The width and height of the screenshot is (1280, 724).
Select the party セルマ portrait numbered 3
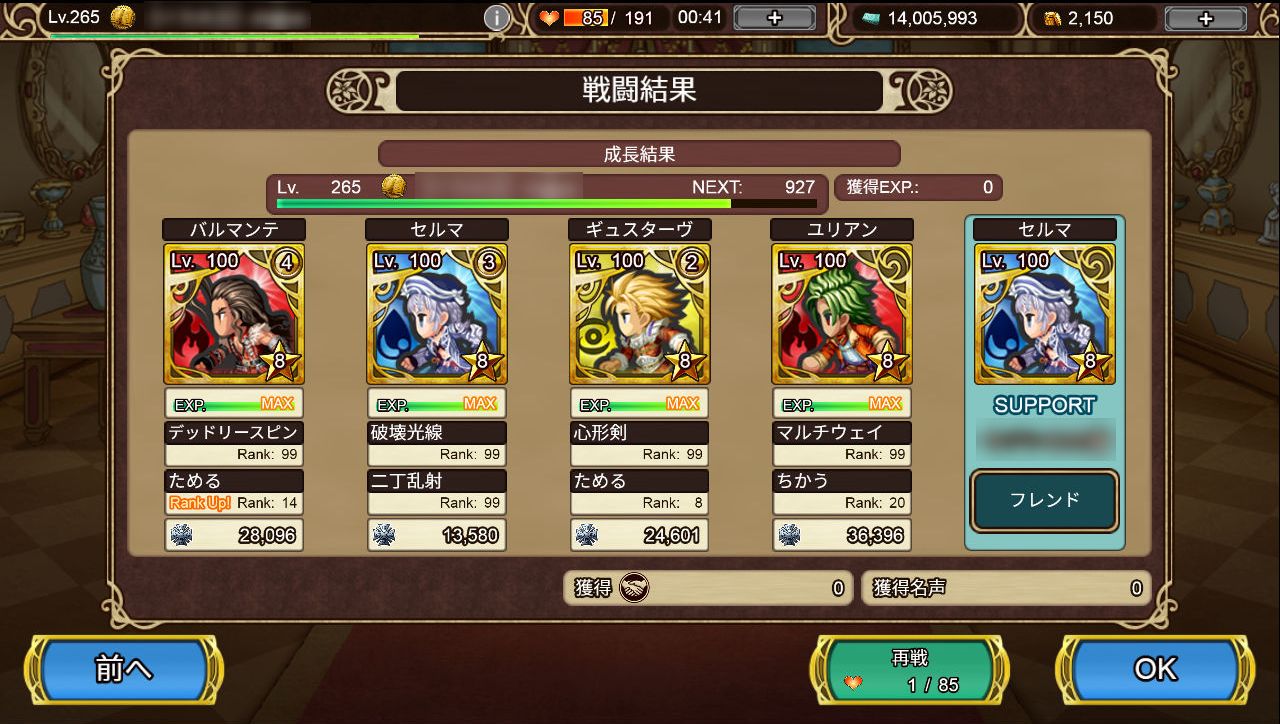pyautogui.click(x=437, y=314)
